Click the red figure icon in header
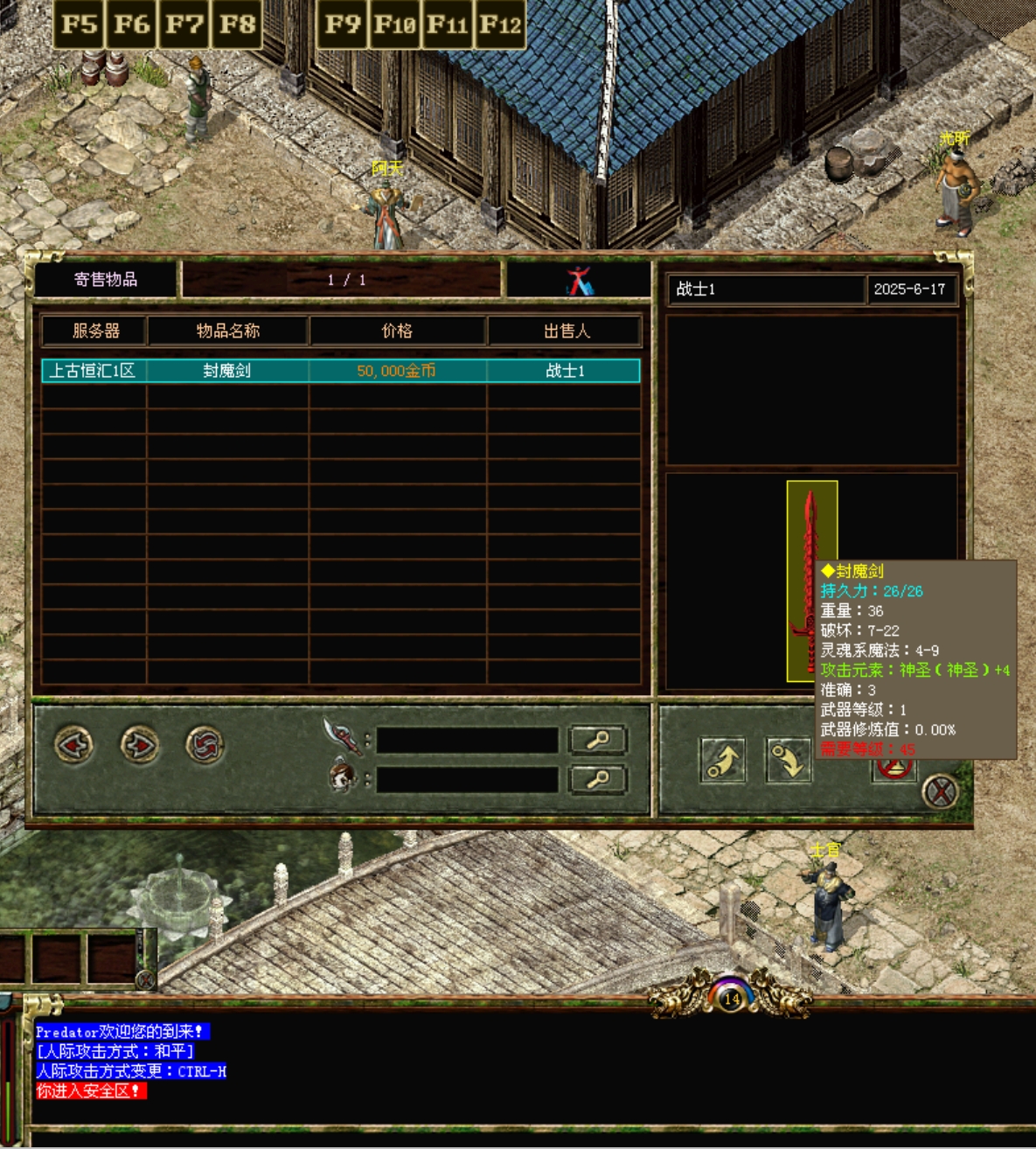Viewport: 1036px width, 1149px height. click(579, 281)
